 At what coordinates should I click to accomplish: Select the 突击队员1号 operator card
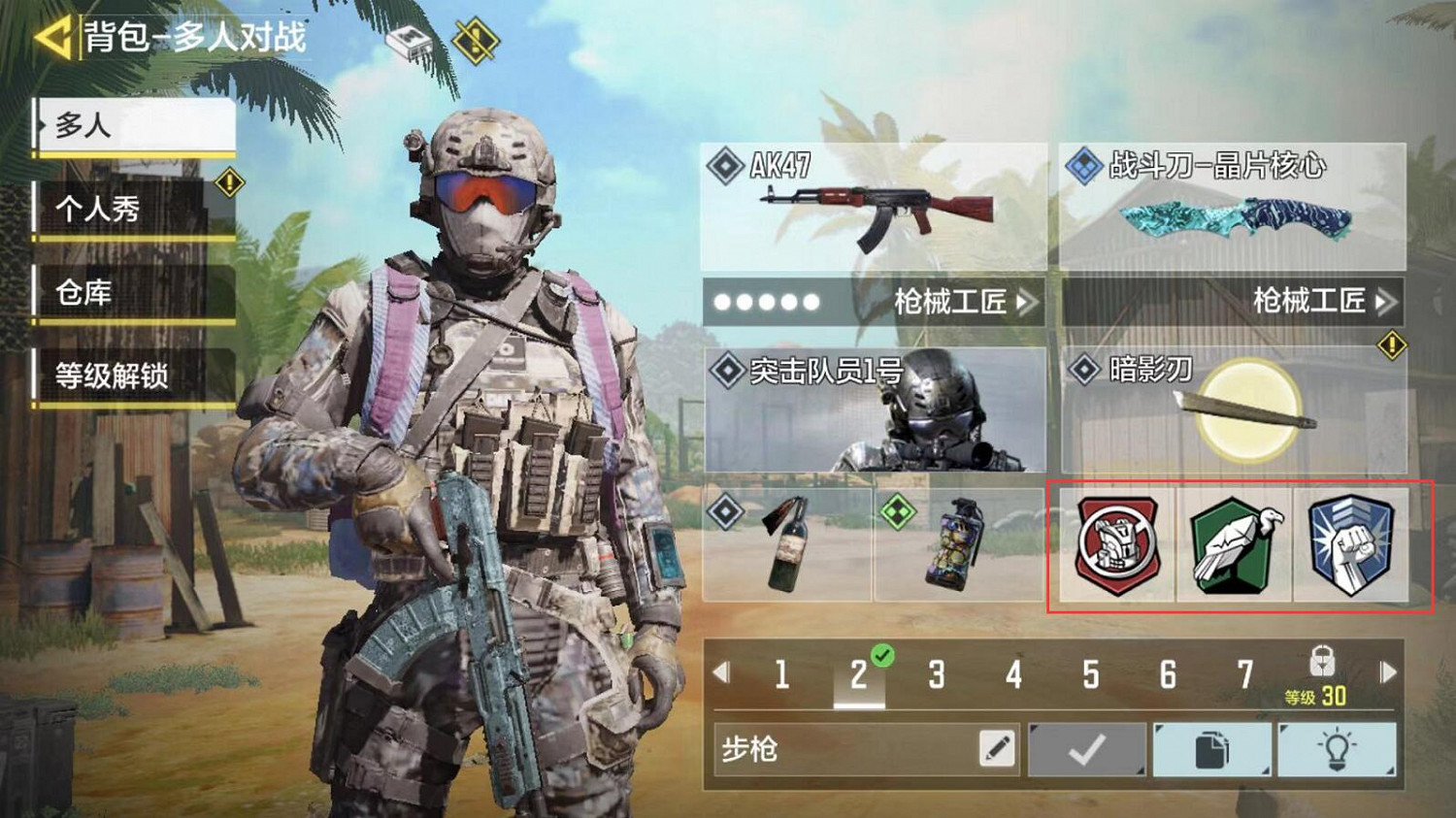pyautogui.click(x=872, y=409)
